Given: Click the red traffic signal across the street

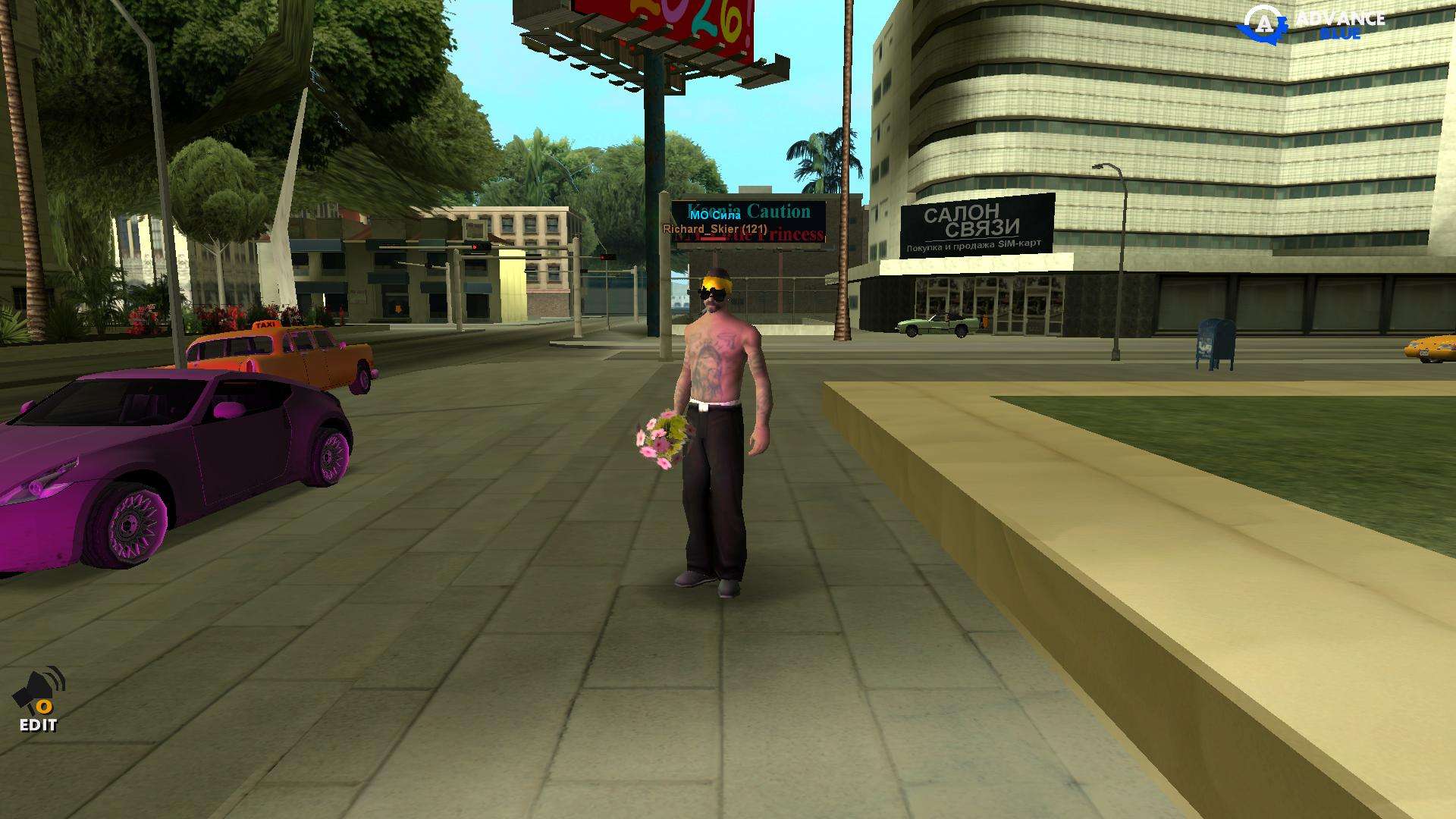Looking at the screenshot, I should pos(604,257).
